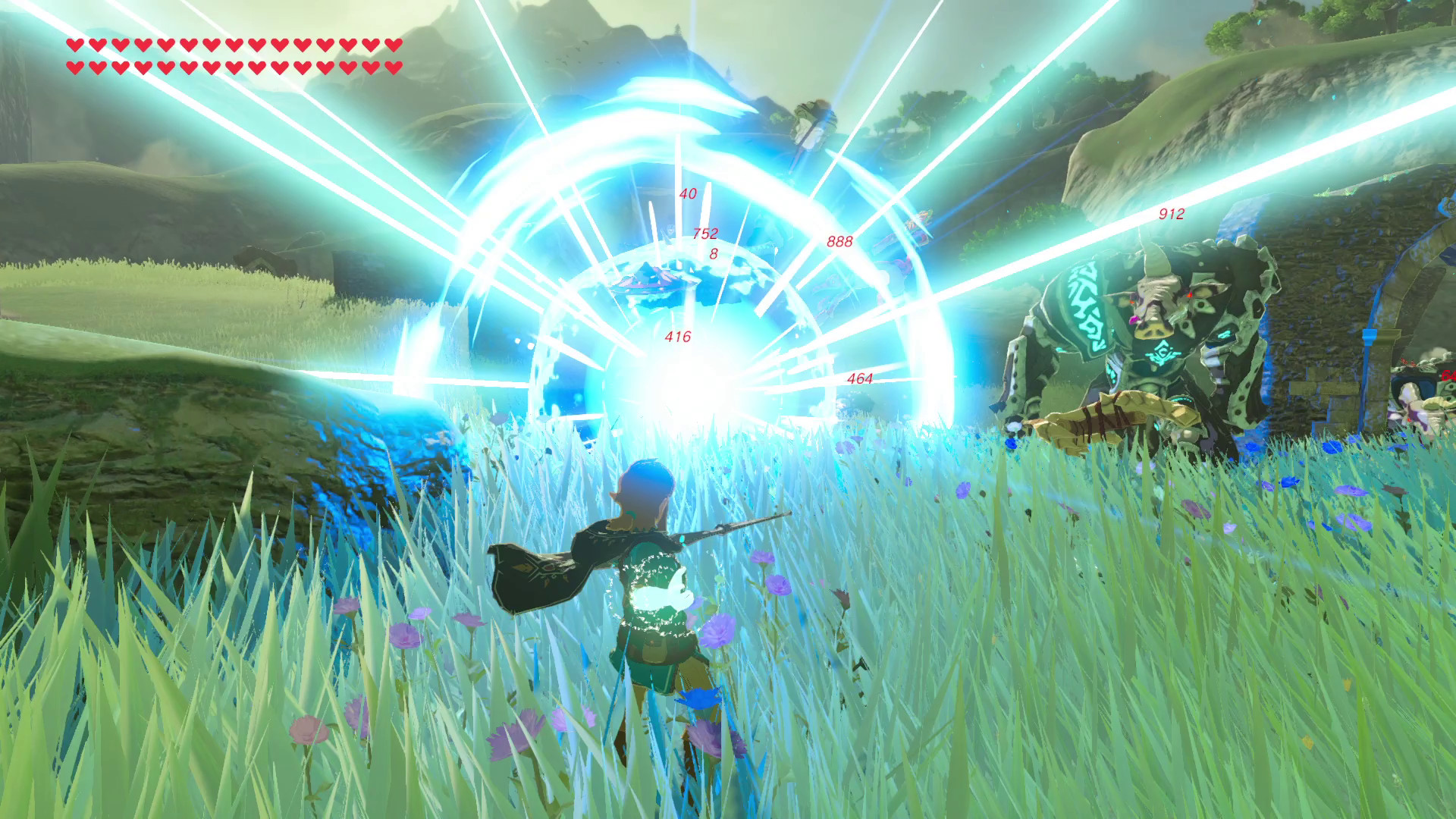This screenshot has height=819, width=1456.
Task: Click the damage number 752 above the explosion
Action: (705, 234)
